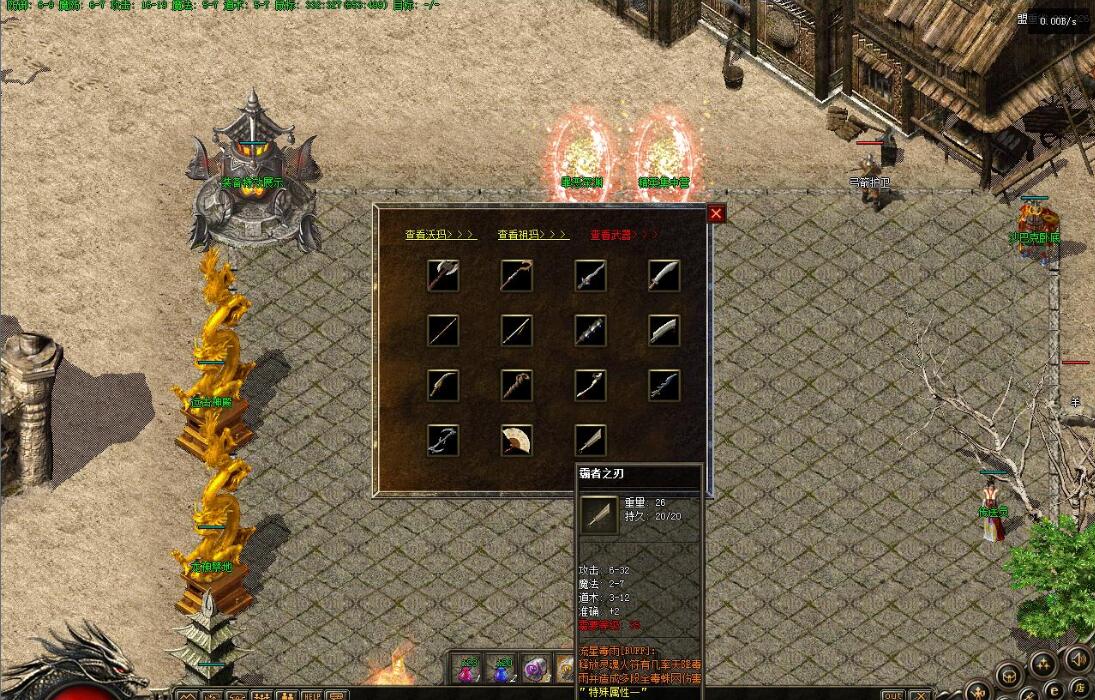Viewport: 1095px width, 700px height.
Task: Close the weapon showcase window
Action: pyautogui.click(x=715, y=213)
